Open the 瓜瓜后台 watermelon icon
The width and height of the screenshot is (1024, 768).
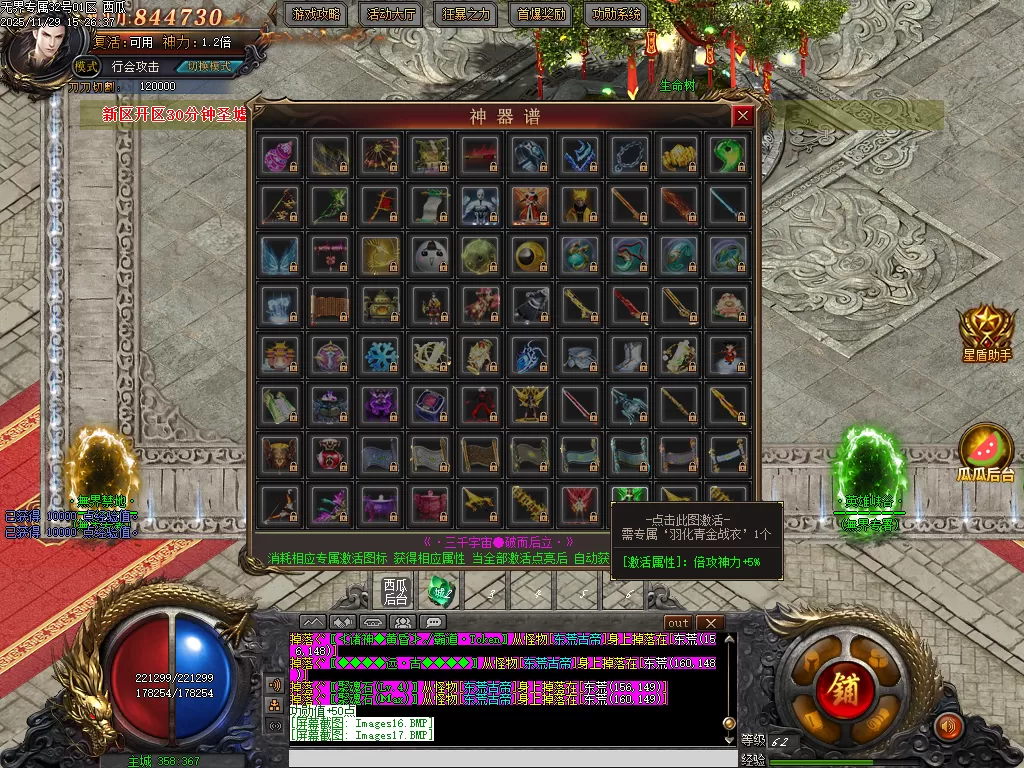point(986,454)
